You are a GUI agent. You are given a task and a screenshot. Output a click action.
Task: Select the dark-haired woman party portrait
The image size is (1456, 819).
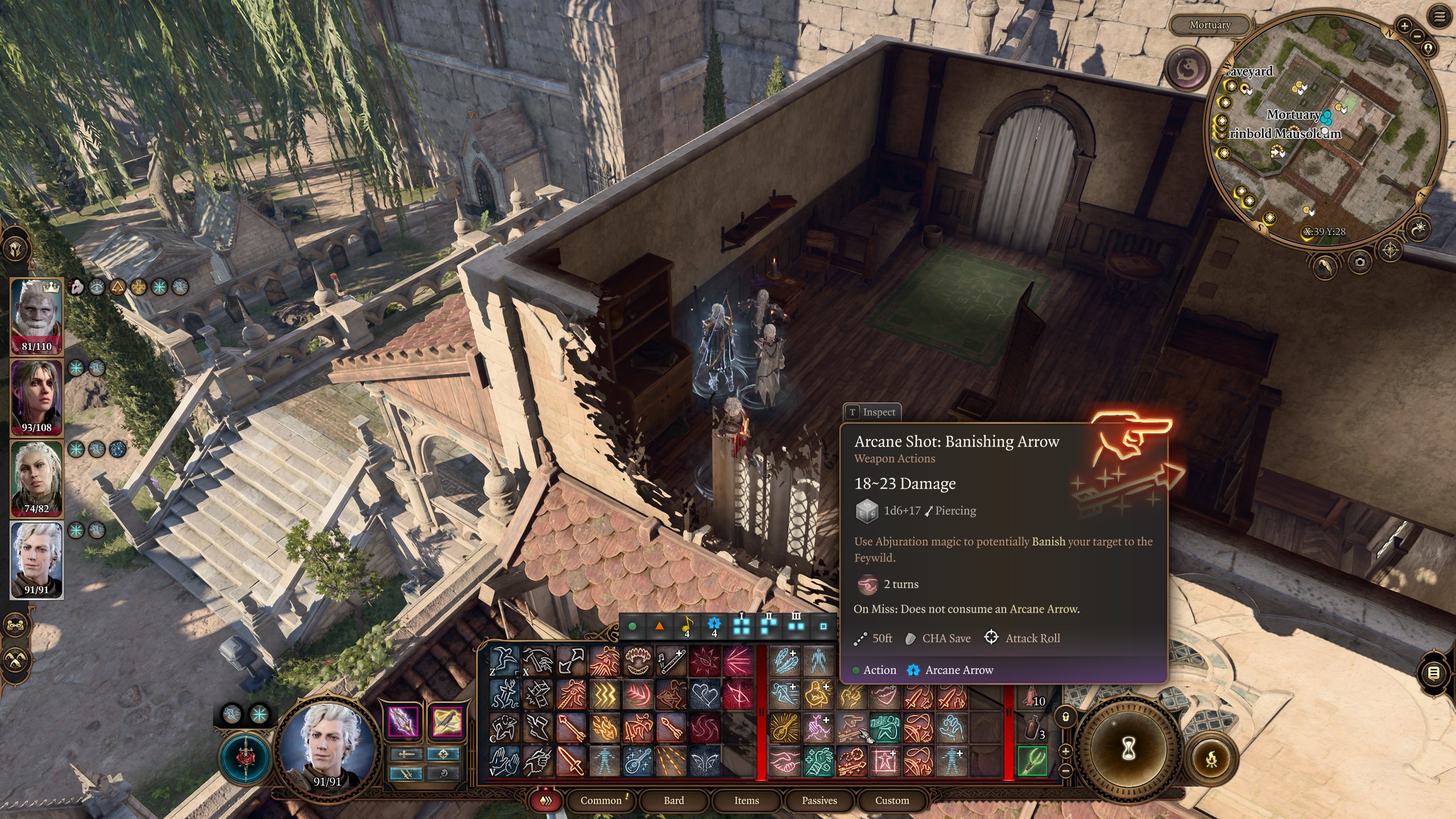click(x=36, y=398)
